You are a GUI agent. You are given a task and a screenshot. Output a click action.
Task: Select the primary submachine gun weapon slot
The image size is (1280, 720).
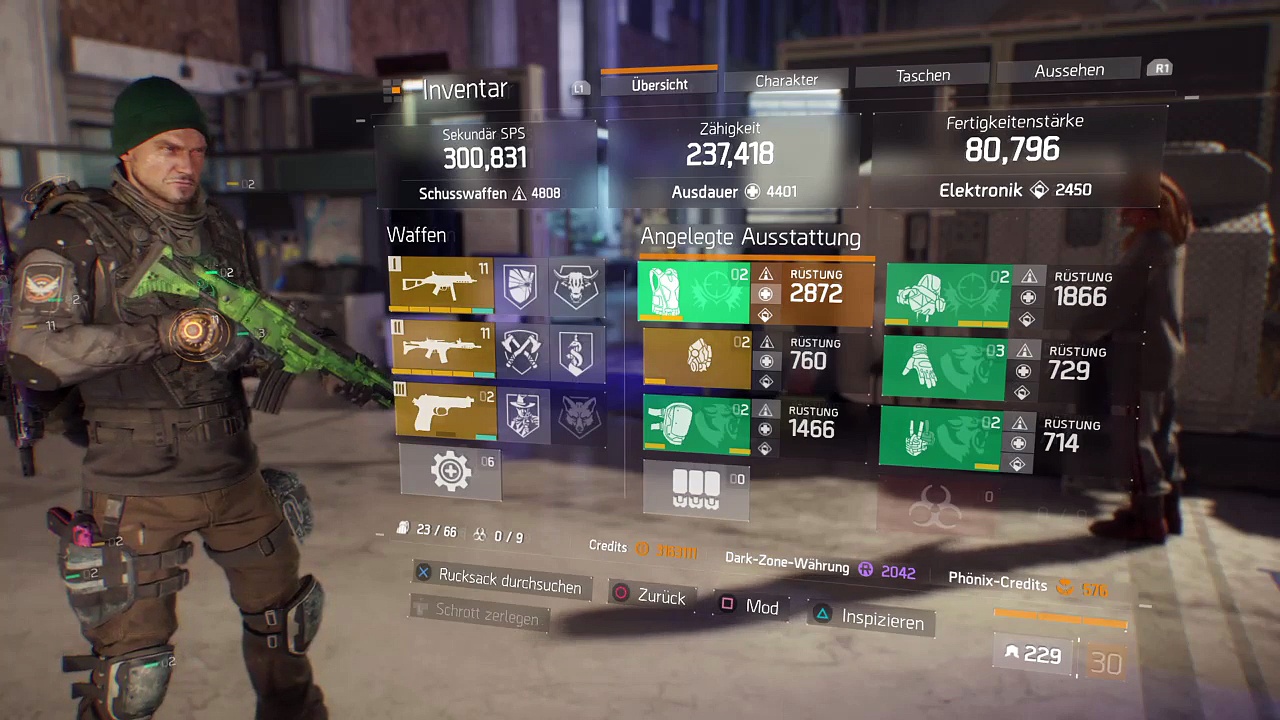pyautogui.click(x=441, y=285)
